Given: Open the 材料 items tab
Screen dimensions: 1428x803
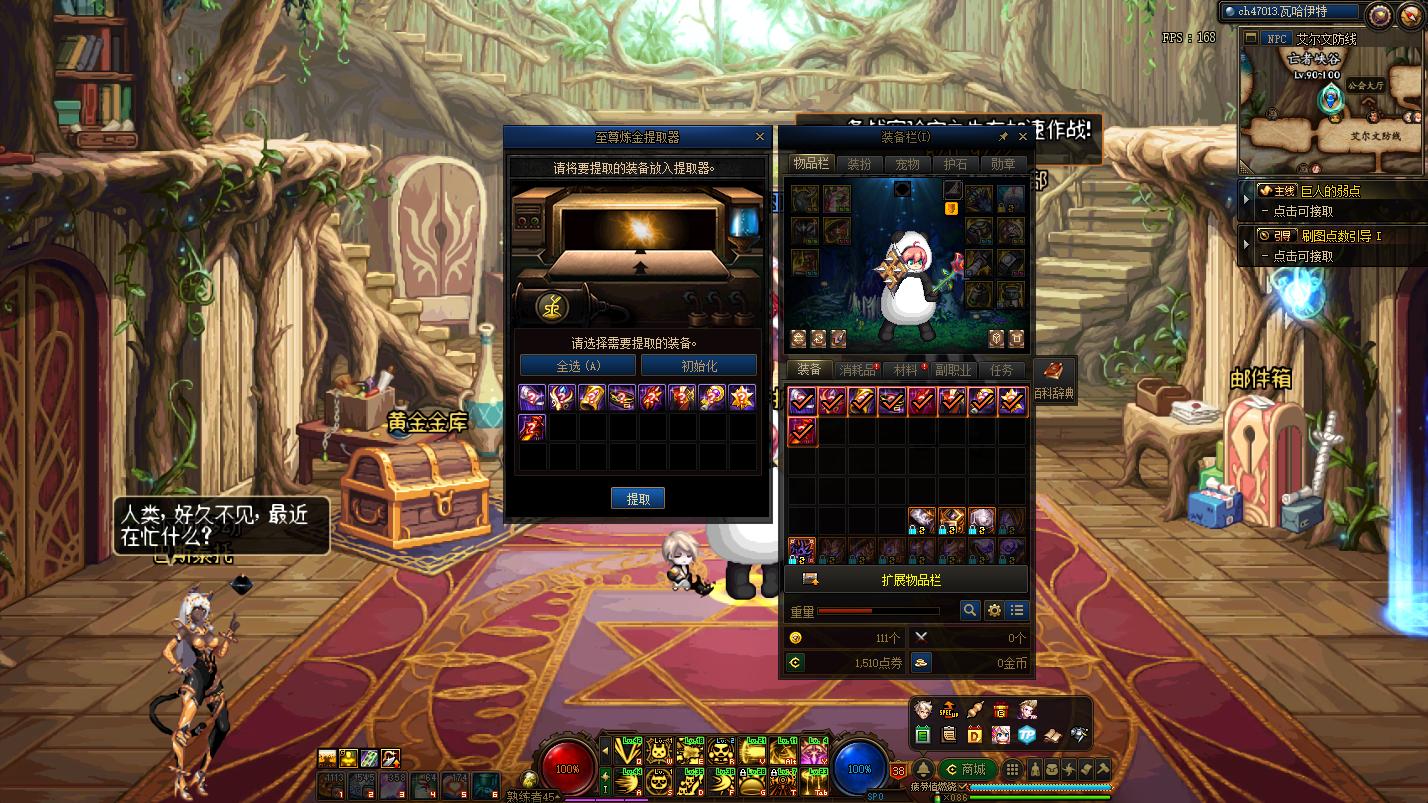Looking at the screenshot, I should point(906,370).
